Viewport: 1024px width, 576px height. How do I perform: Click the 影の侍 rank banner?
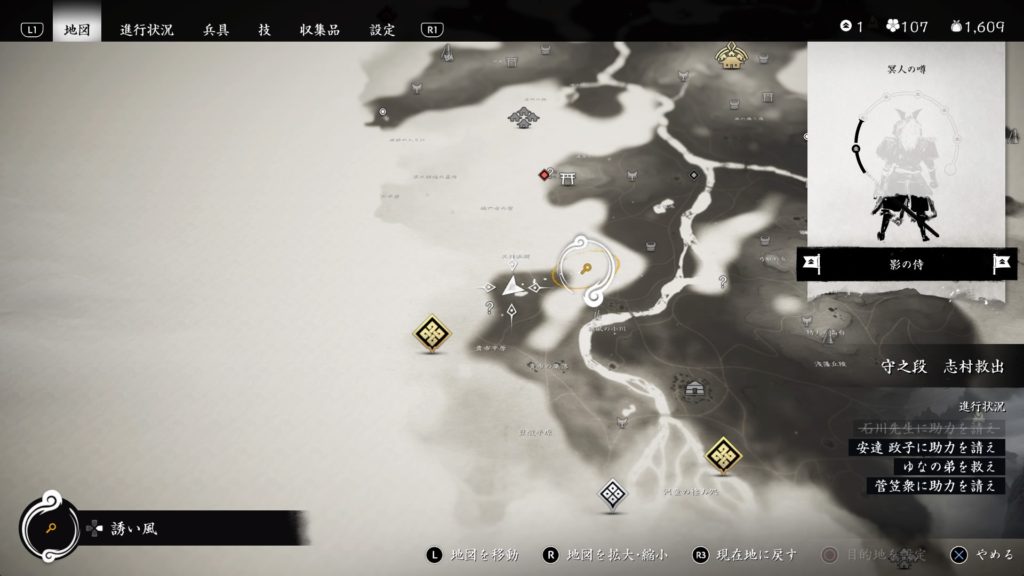click(x=904, y=265)
